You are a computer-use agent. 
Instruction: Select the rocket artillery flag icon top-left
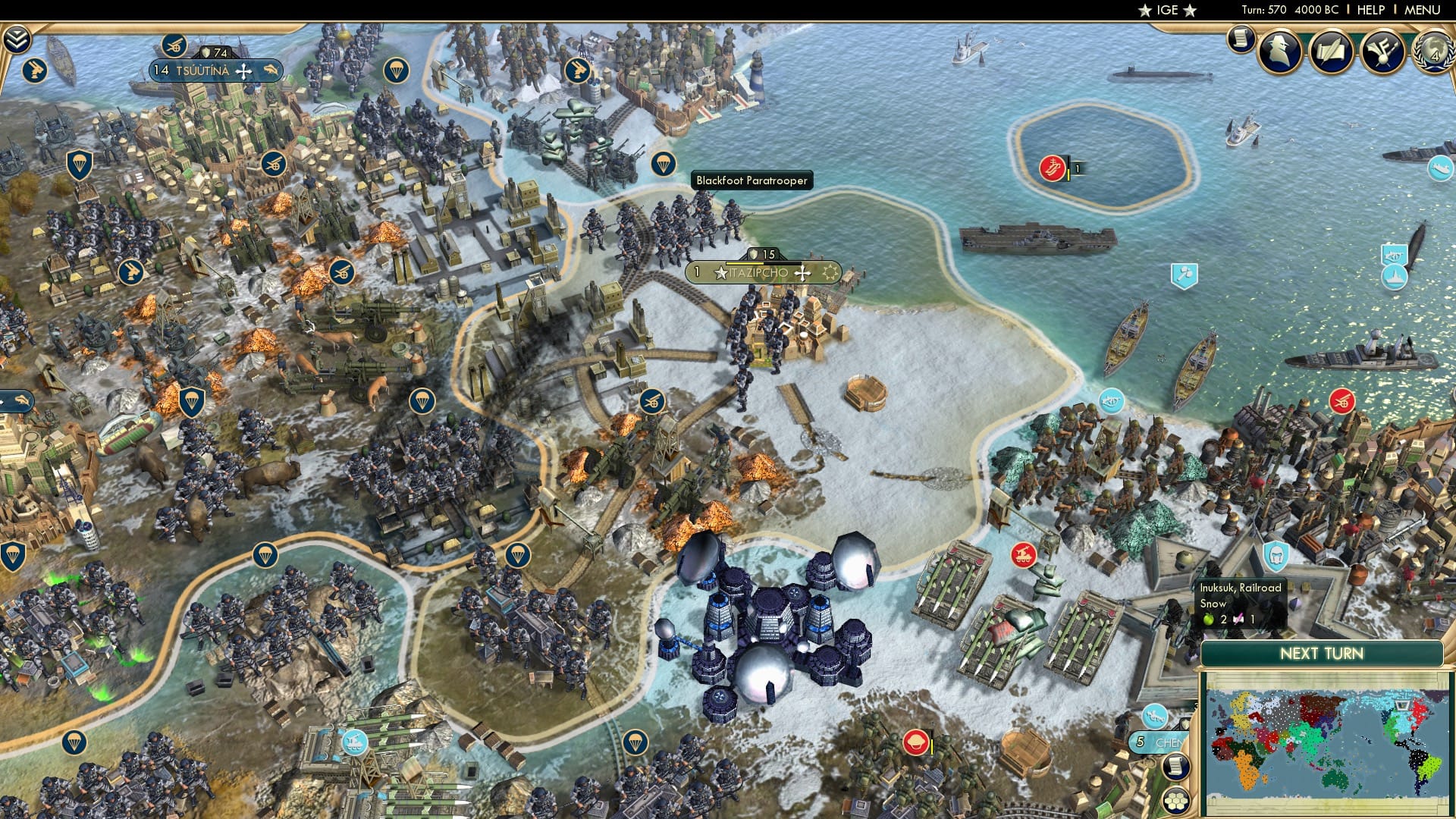[x=34, y=70]
